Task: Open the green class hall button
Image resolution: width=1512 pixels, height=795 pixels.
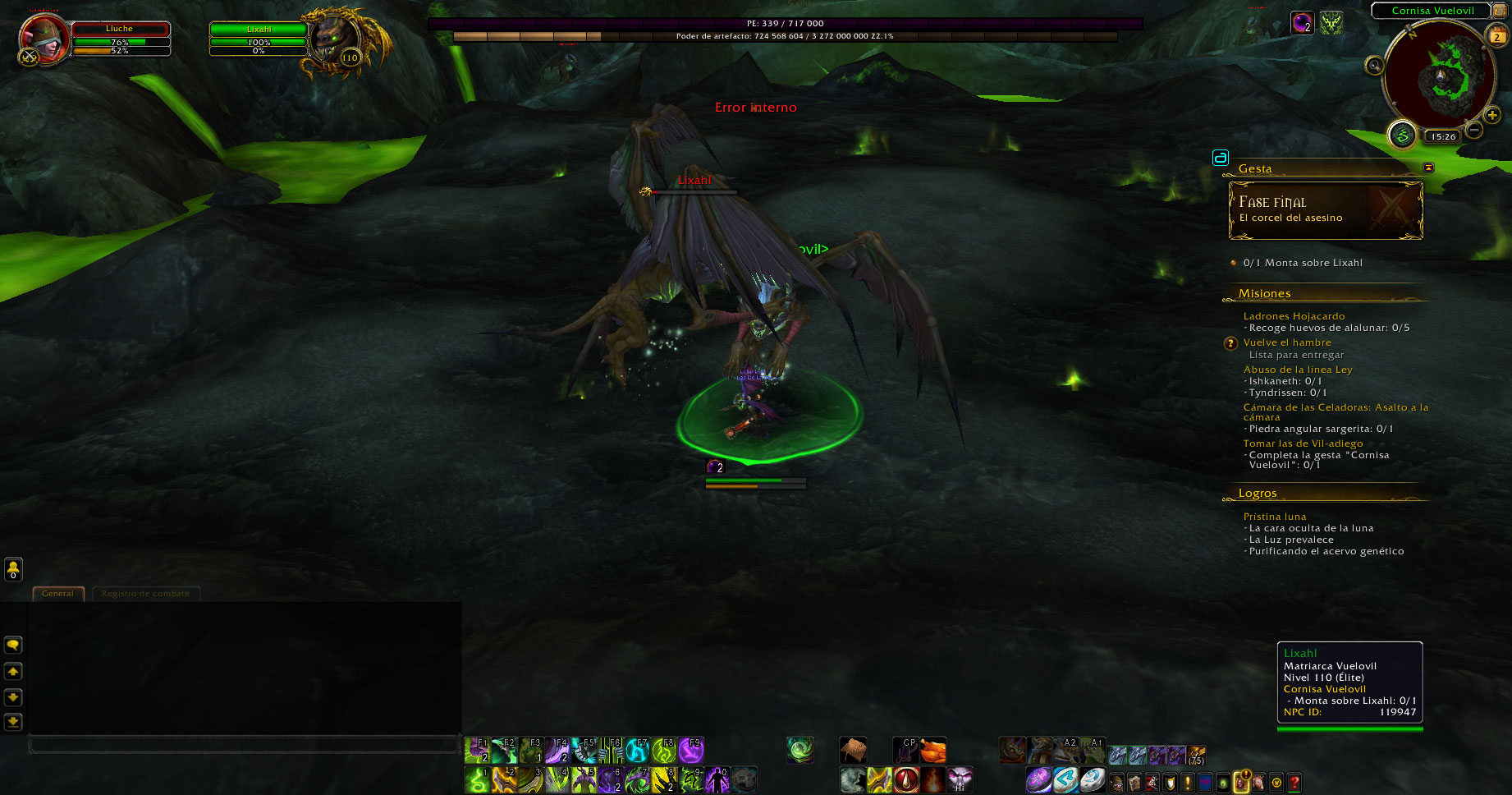Action: coord(1402,135)
